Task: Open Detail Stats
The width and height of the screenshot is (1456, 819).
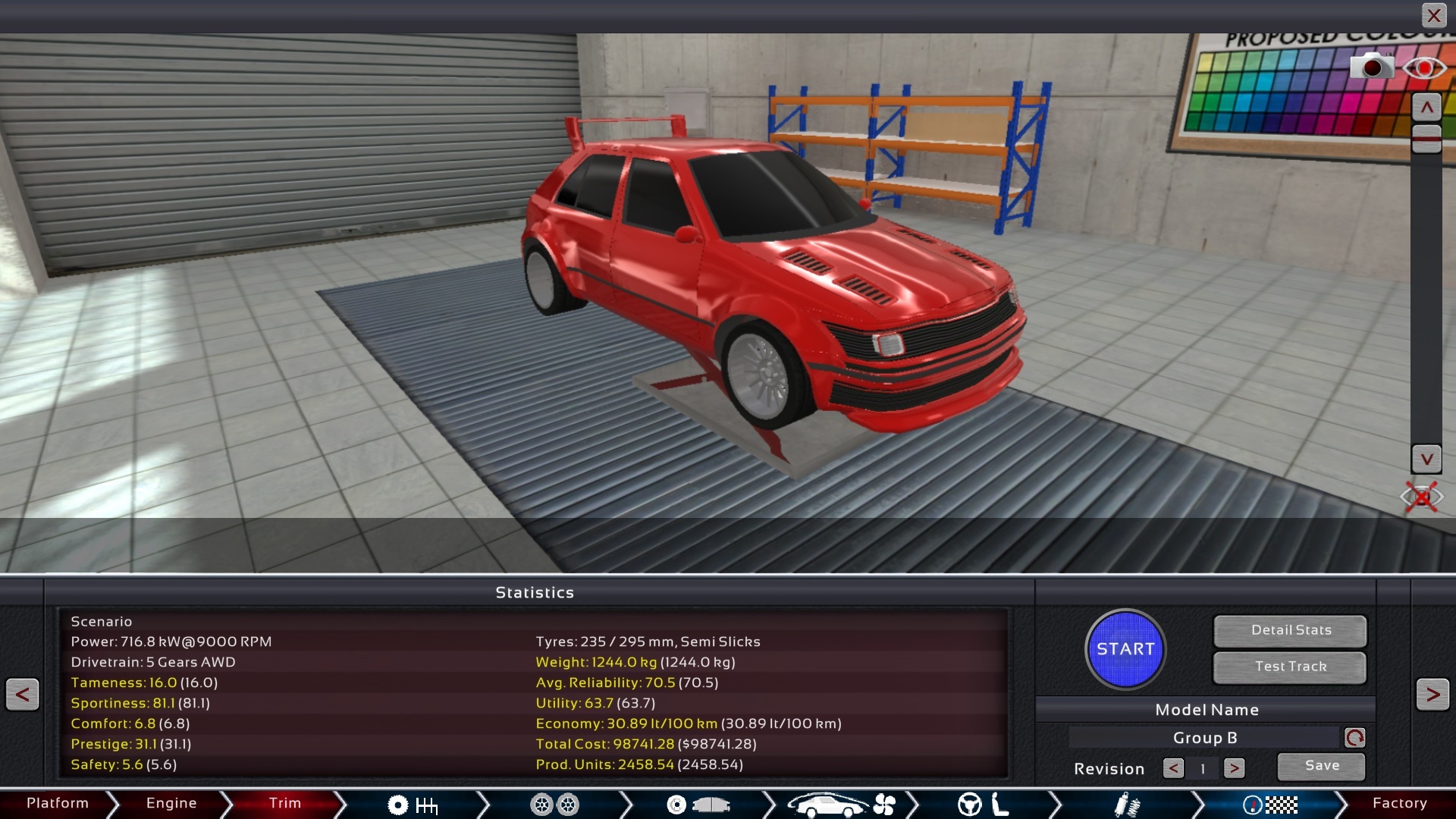Action: pyautogui.click(x=1291, y=630)
